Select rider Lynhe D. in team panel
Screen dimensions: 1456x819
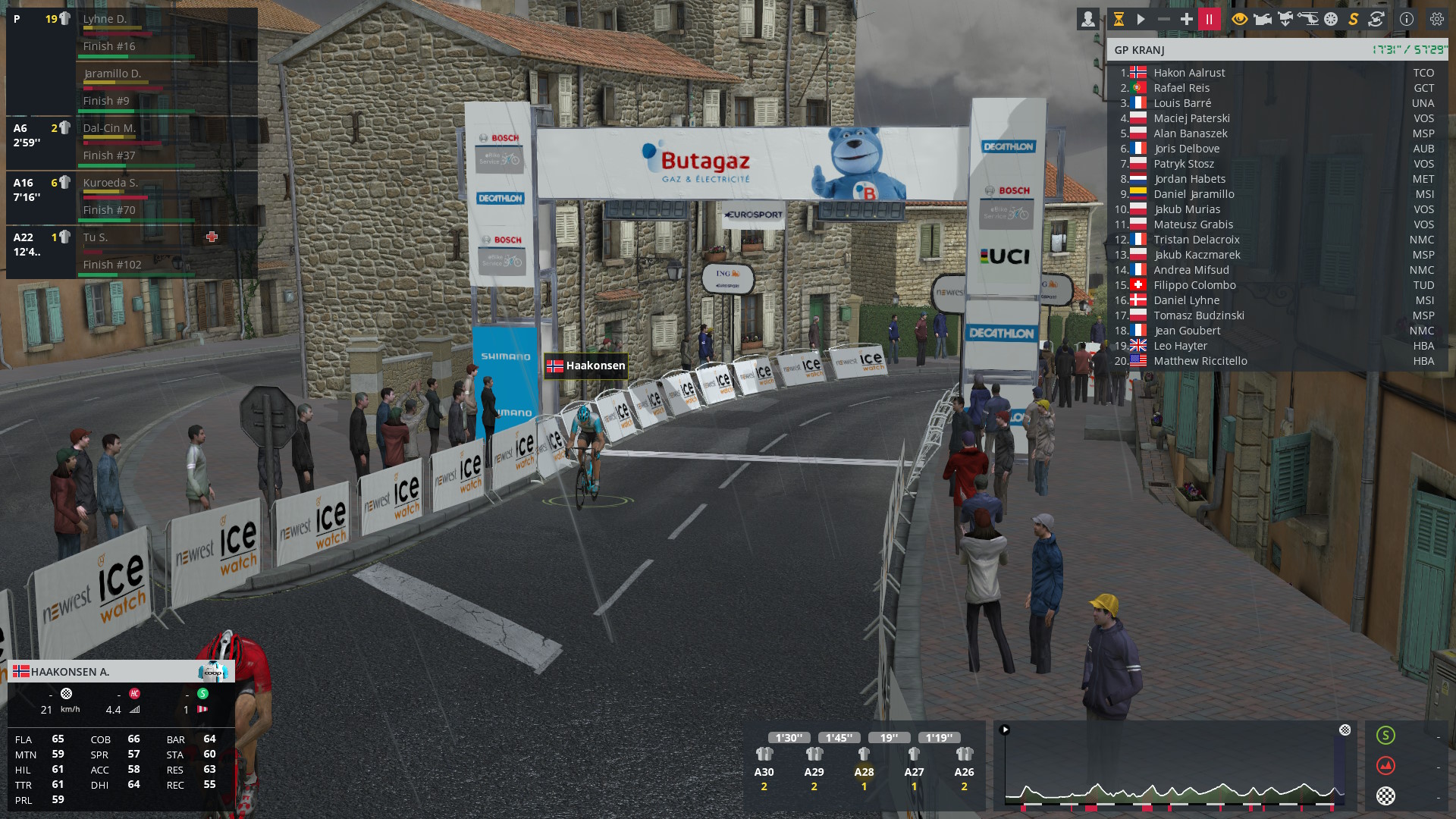click(105, 19)
